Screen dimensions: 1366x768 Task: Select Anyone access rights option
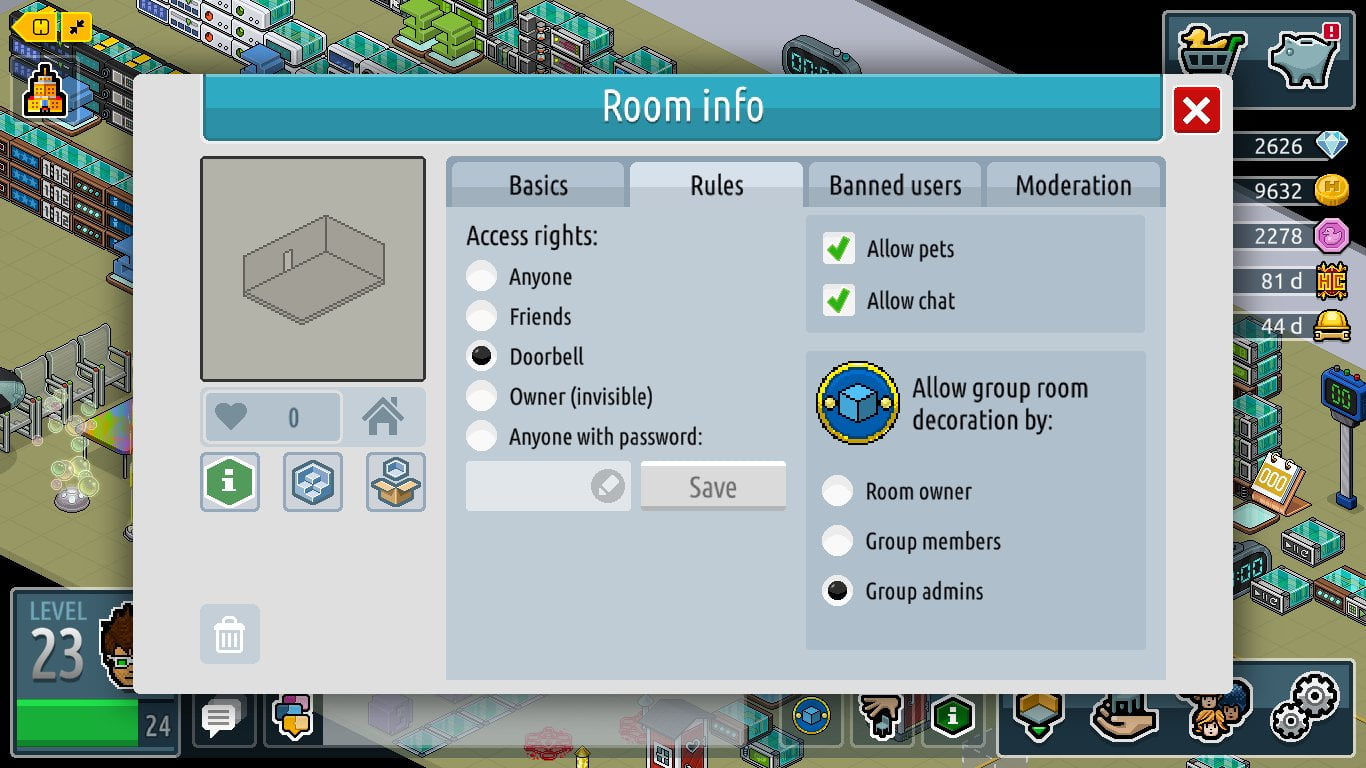click(482, 277)
